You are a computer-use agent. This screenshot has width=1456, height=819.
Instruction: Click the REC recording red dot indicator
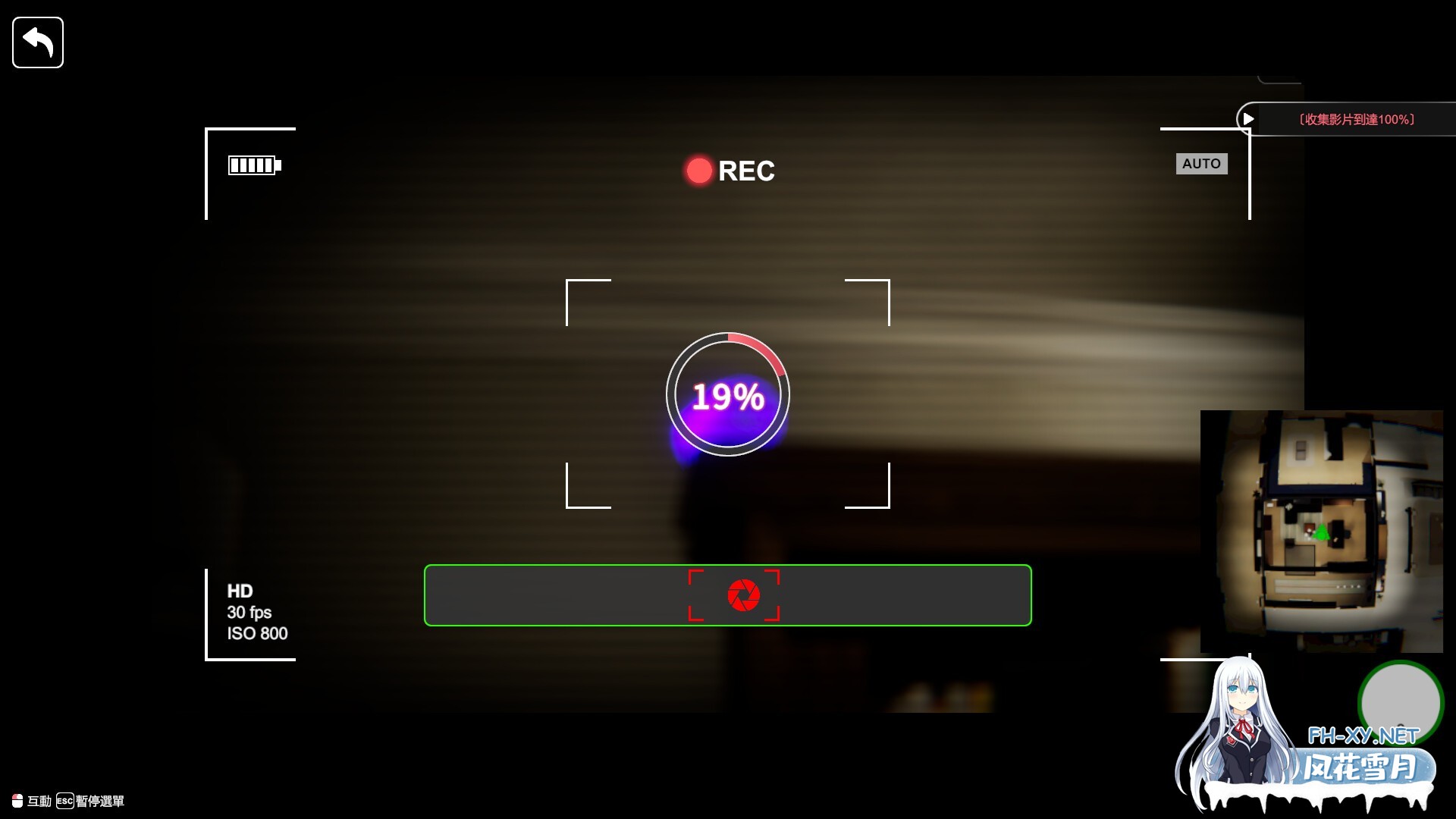[x=698, y=170]
